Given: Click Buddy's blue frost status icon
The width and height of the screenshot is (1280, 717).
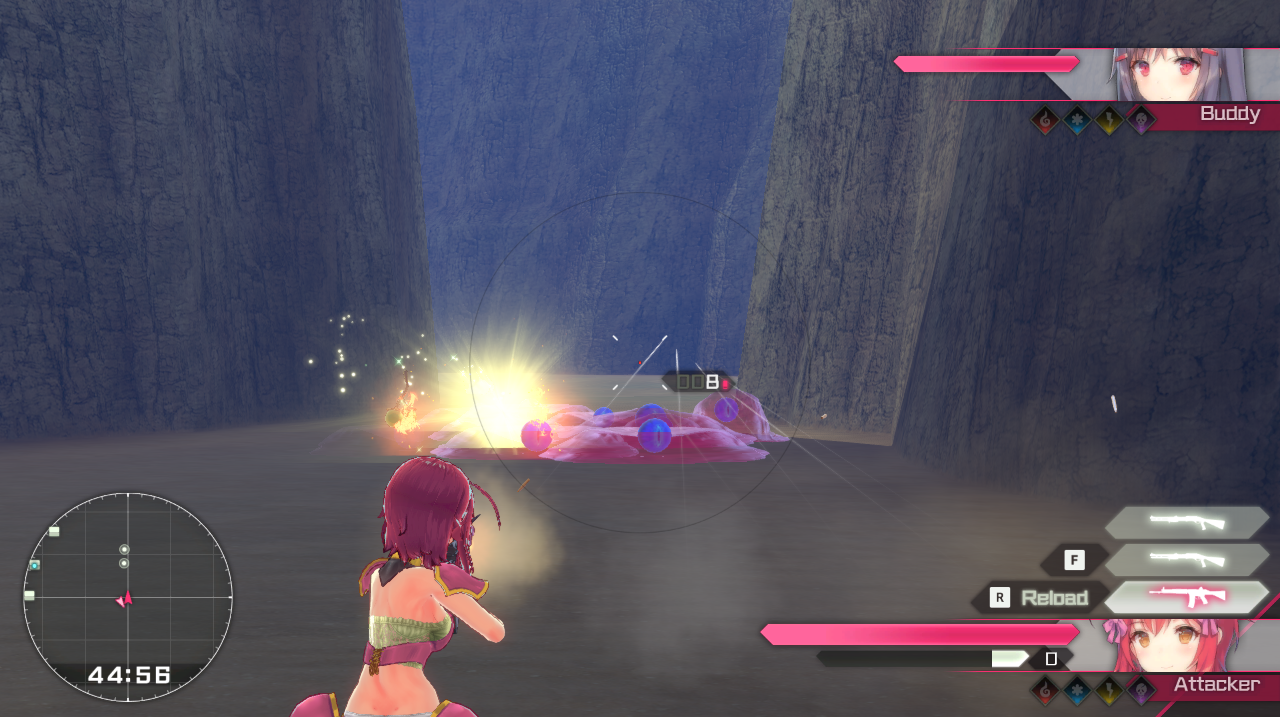Looking at the screenshot, I should (1078, 121).
